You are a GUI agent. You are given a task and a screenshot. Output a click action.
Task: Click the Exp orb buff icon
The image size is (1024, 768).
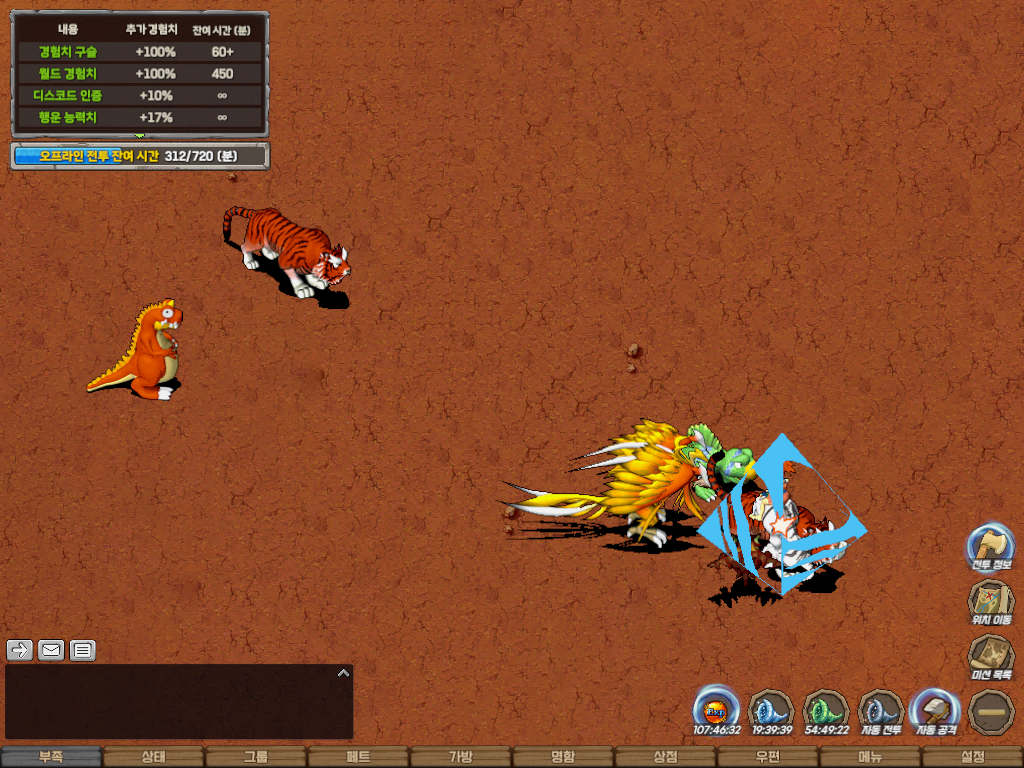click(716, 709)
